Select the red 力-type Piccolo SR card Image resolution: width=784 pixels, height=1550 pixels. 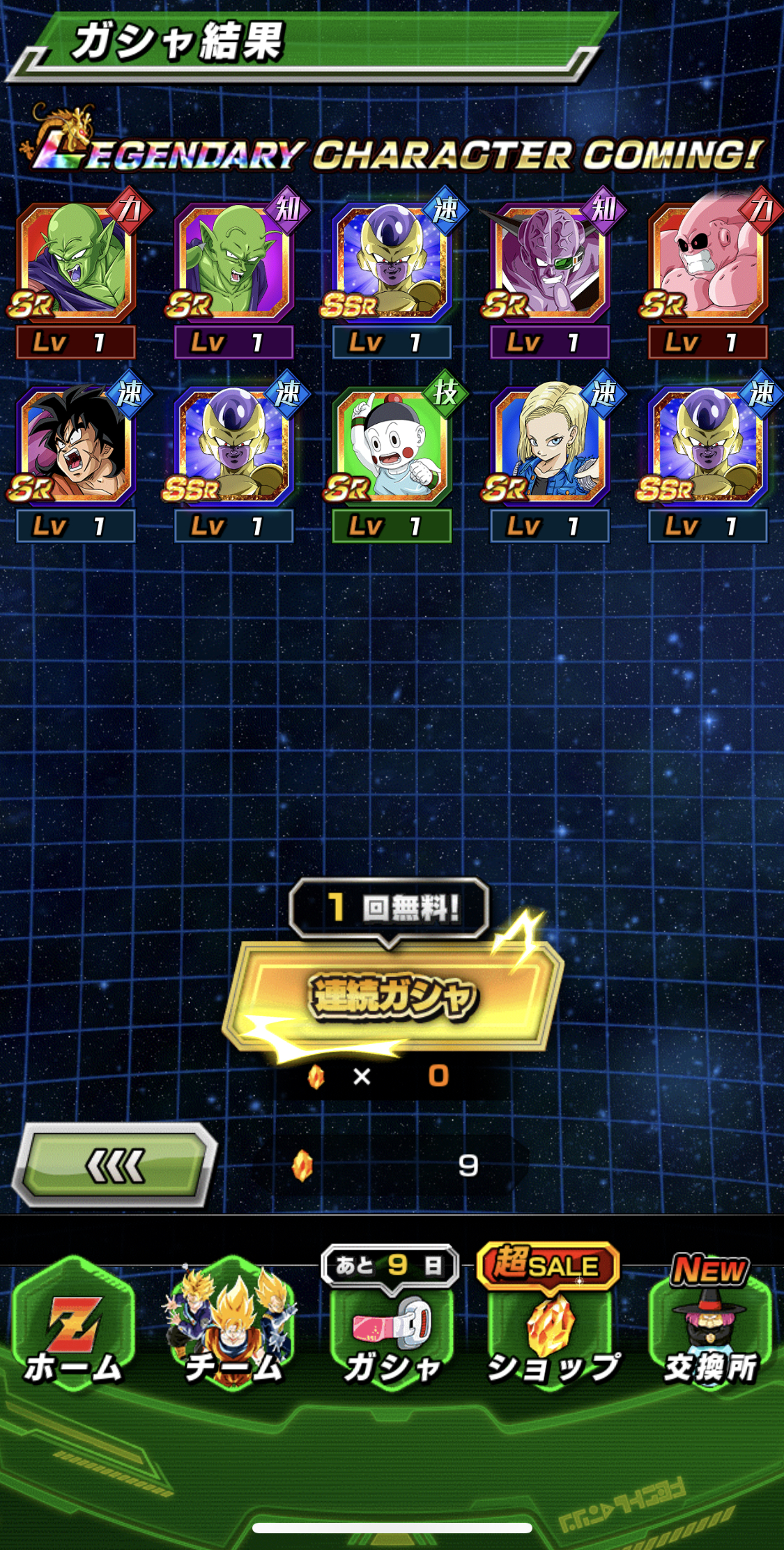coord(75,263)
